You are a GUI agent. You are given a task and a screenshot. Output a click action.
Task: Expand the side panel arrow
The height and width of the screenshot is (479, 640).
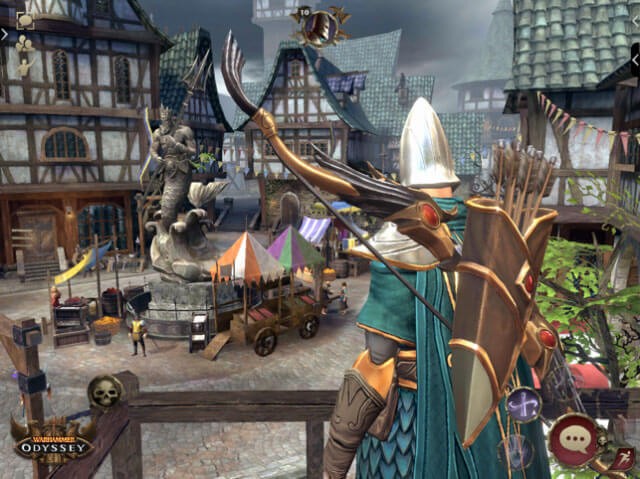(x=5, y=34)
